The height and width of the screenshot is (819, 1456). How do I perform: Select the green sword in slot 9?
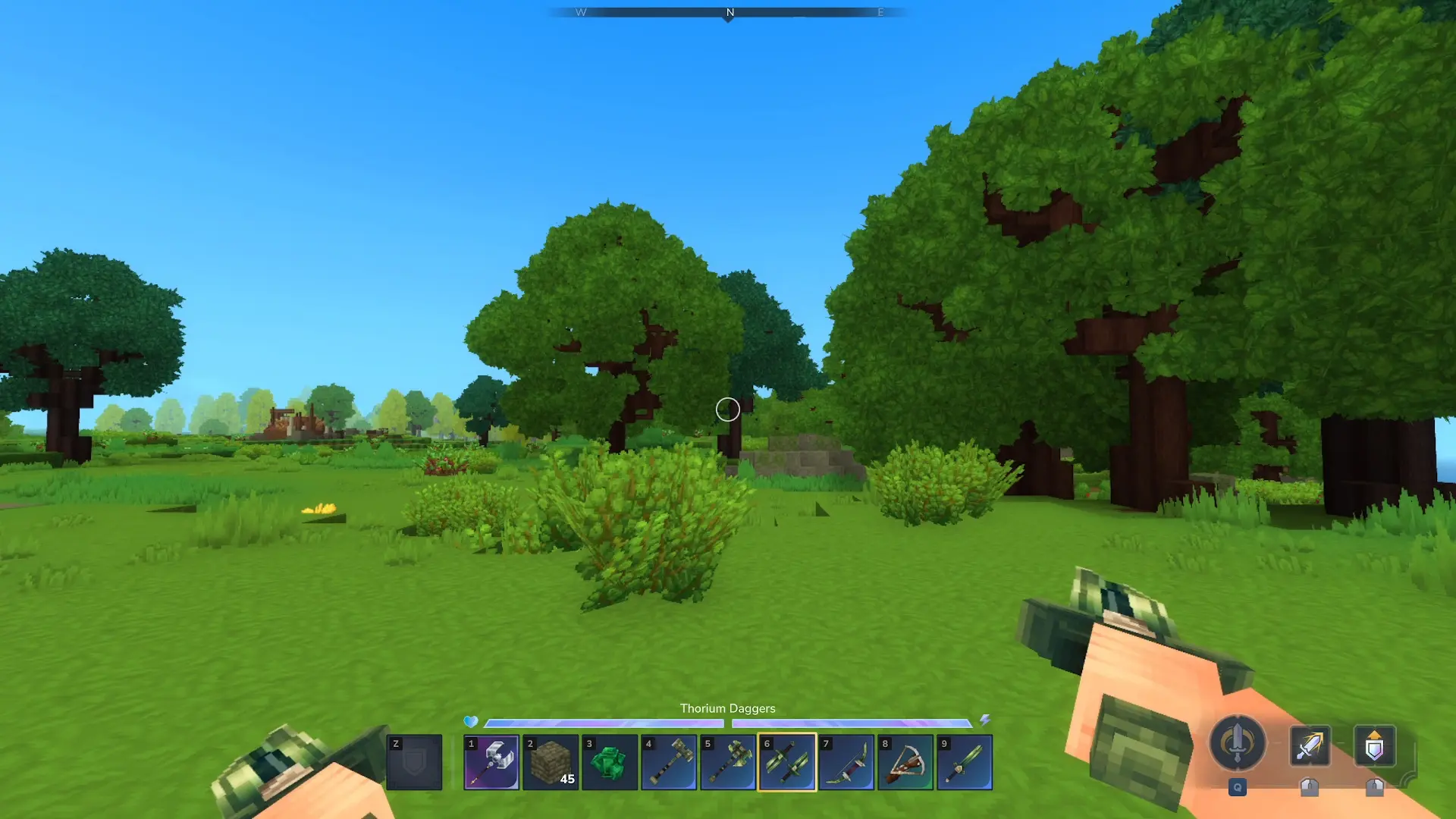(965, 762)
